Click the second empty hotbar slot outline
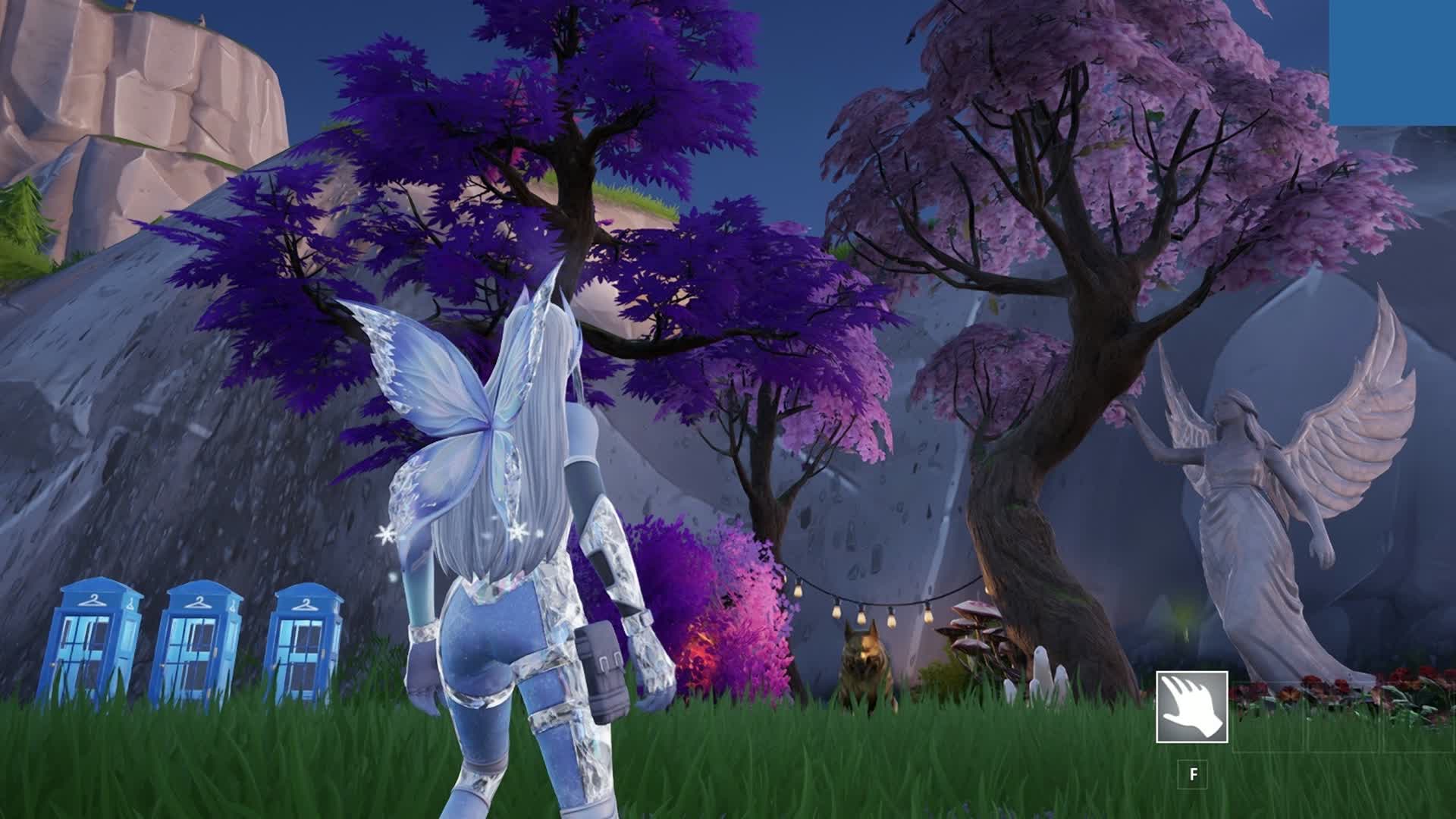The width and height of the screenshot is (1456, 819). coord(1342,717)
